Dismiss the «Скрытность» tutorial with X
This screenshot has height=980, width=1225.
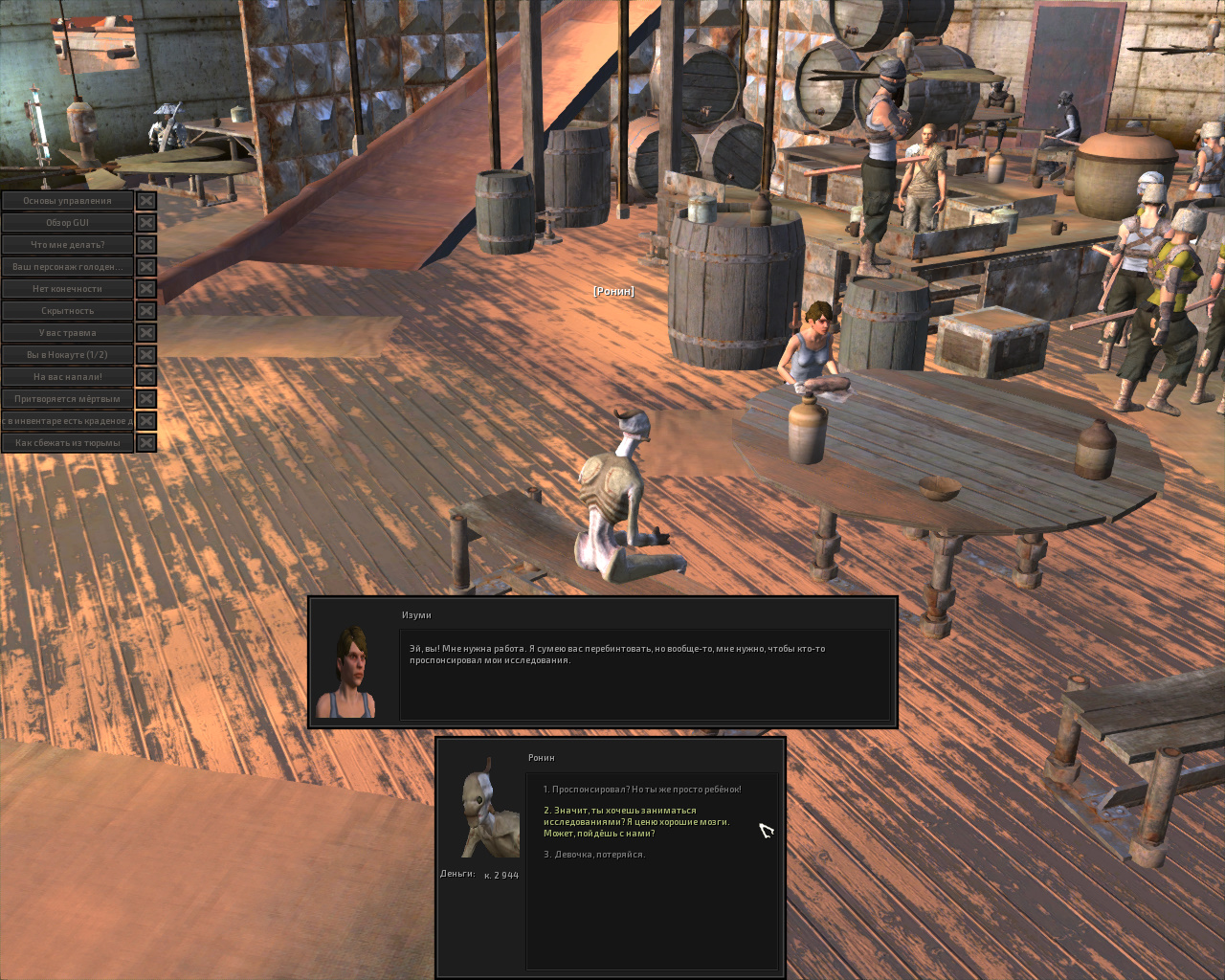click(x=146, y=311)
